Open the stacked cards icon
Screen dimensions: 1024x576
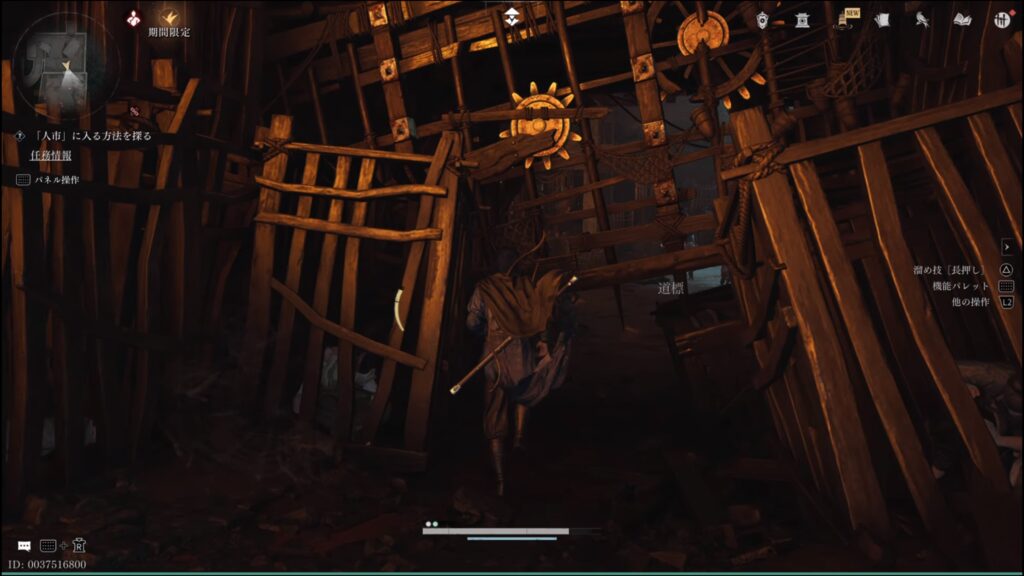point(881,20)
